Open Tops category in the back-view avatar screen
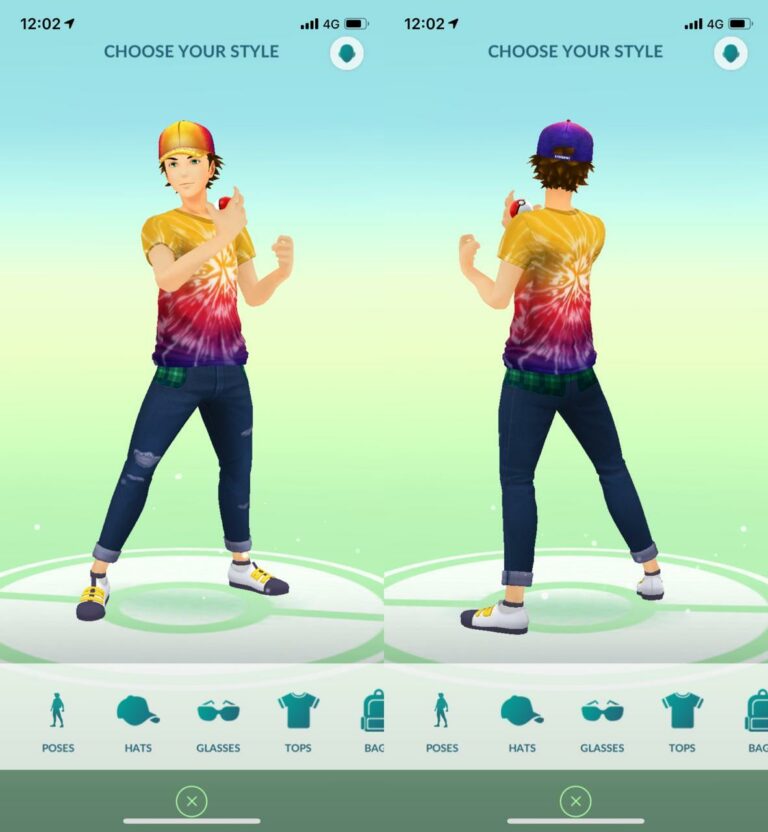768x832 pixels. 682,720
